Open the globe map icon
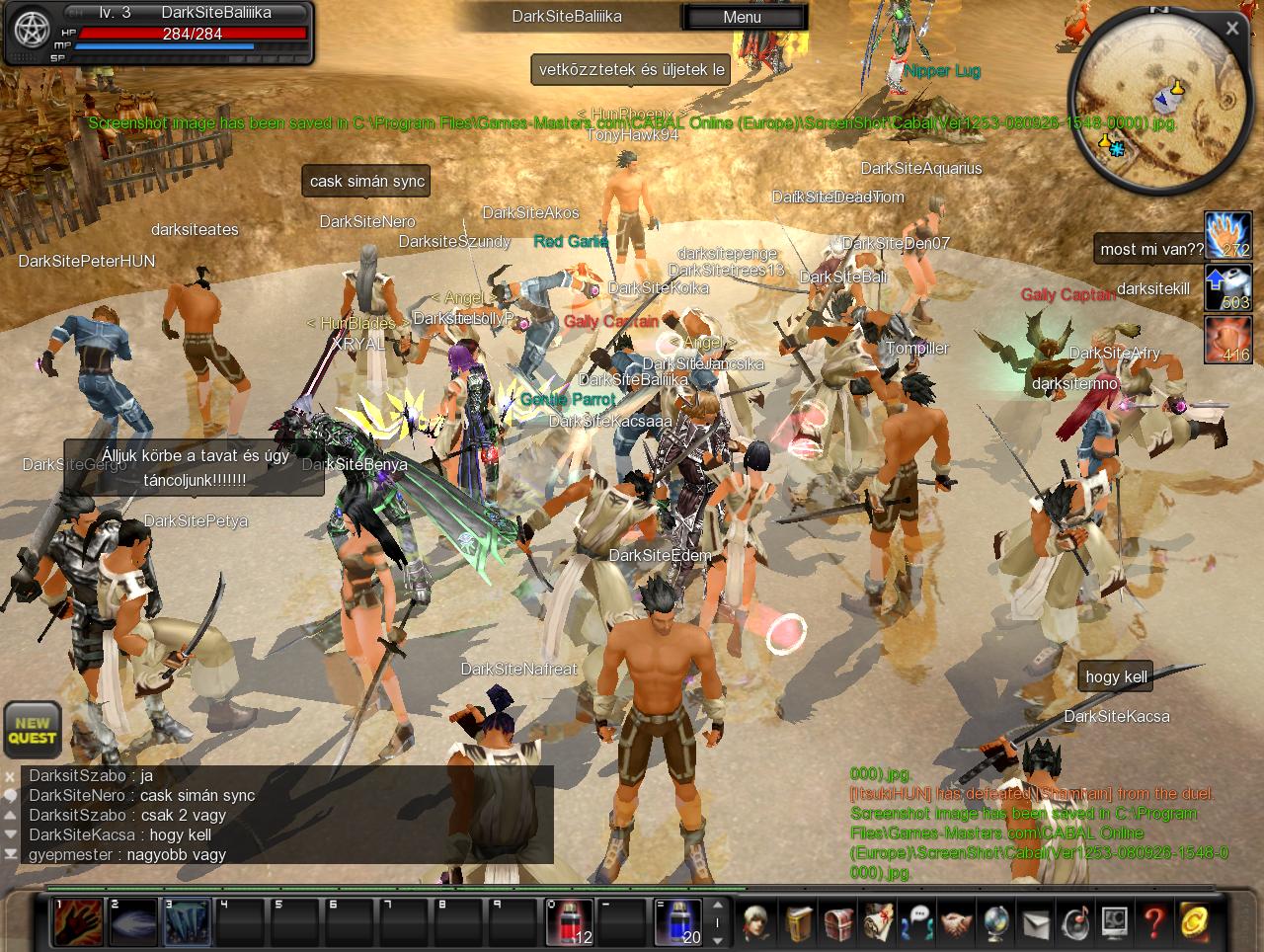Screen dimensions: 1264x952 coord(995,923)
